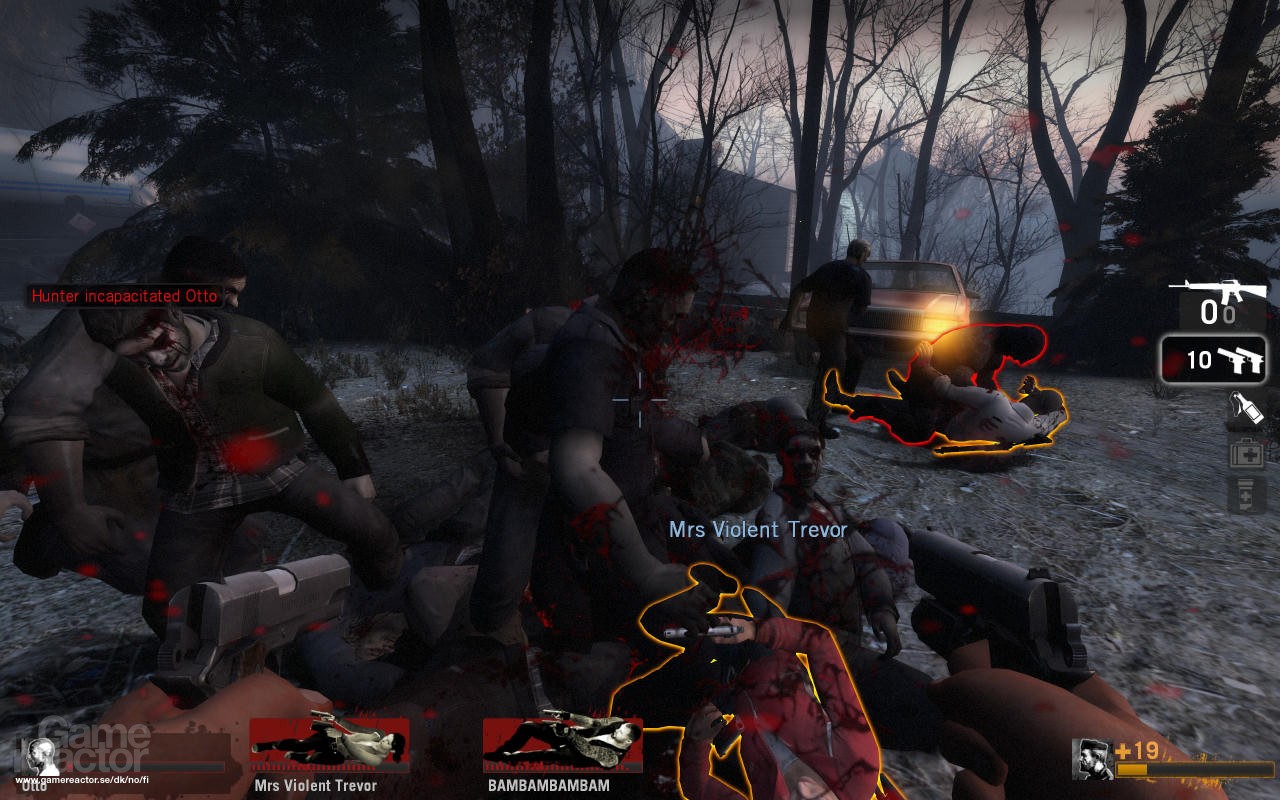This screenshot has height=800, width=1280.
Task: Select the pain pills slot
Action: click(x=1247, y=495)
